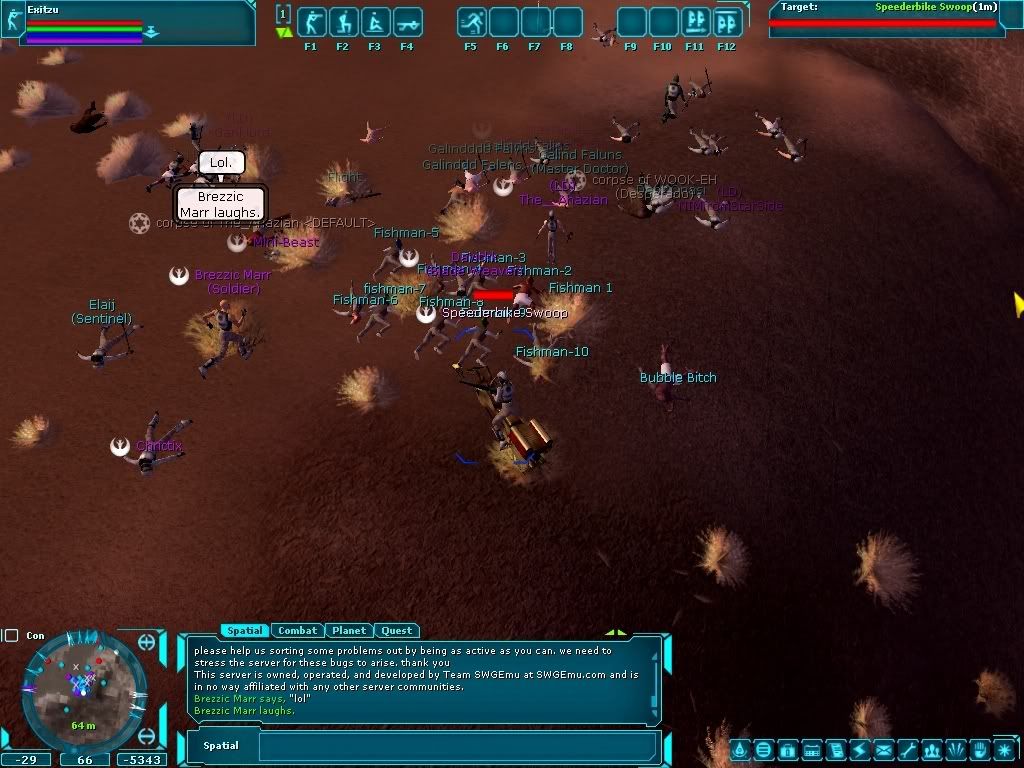Activate the F12 toolbar ability icon
This screenshot has width=1024, height=768.
pos(727,23)
